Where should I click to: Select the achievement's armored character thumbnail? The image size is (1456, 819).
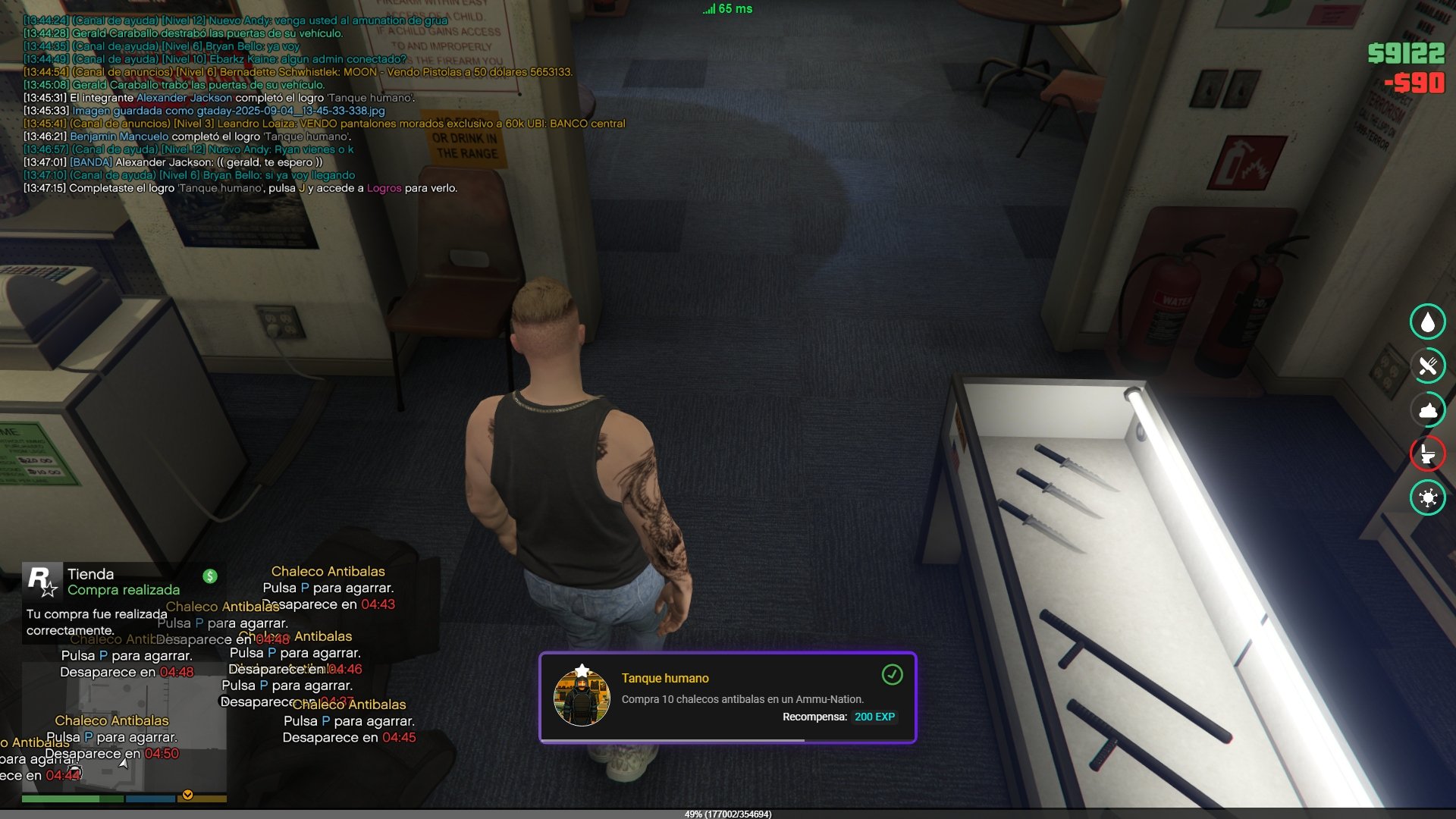582,698
